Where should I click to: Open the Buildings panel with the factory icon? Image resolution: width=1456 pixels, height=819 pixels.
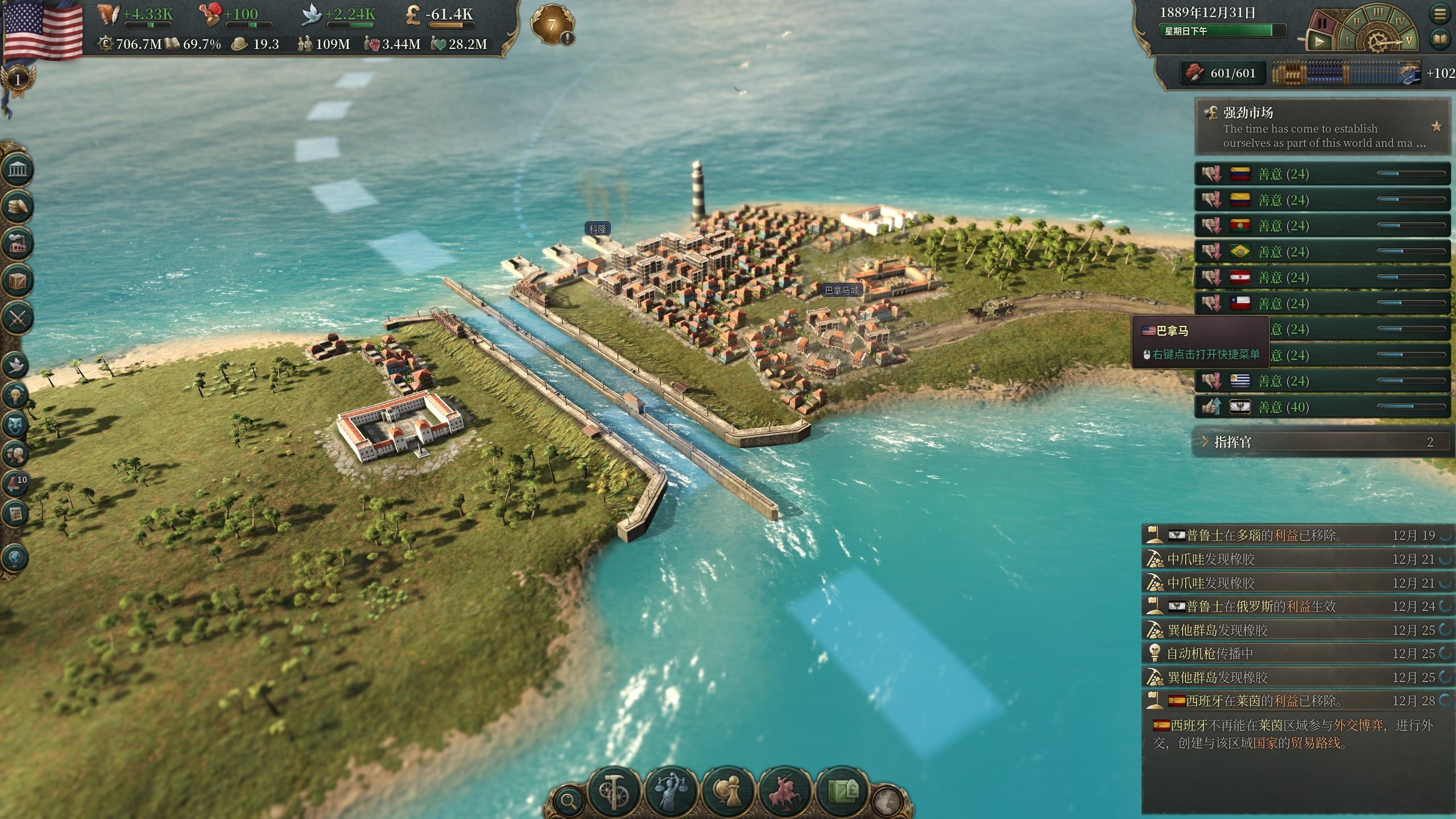(x=17, y=243)
